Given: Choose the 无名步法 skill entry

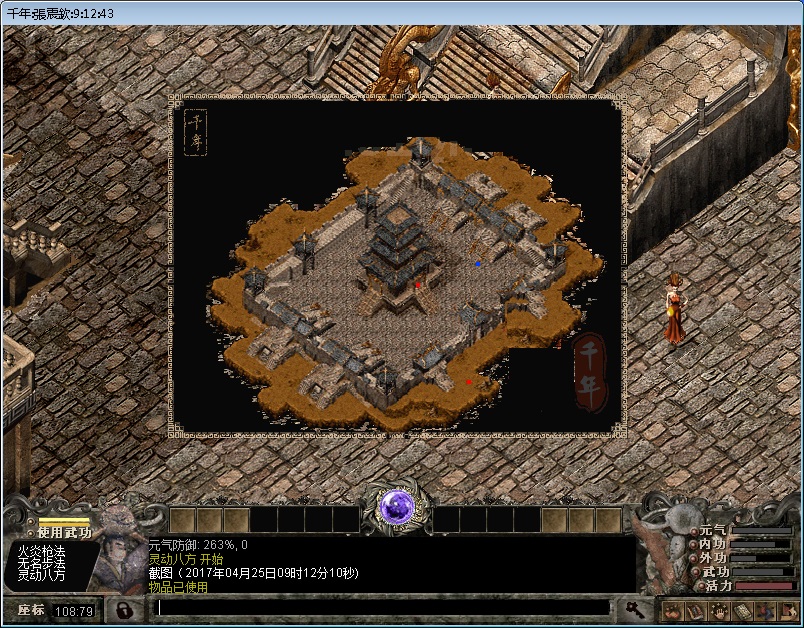Looking at the screenshot, I should (x=41, y=563).
